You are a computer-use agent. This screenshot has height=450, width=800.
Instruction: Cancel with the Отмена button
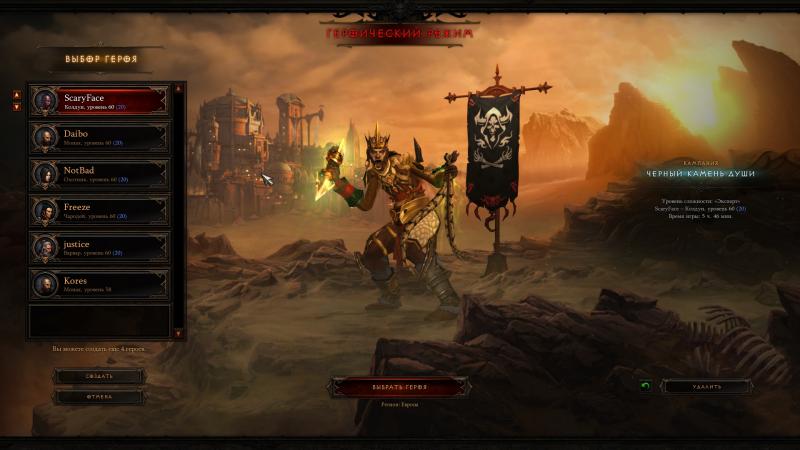98,396
